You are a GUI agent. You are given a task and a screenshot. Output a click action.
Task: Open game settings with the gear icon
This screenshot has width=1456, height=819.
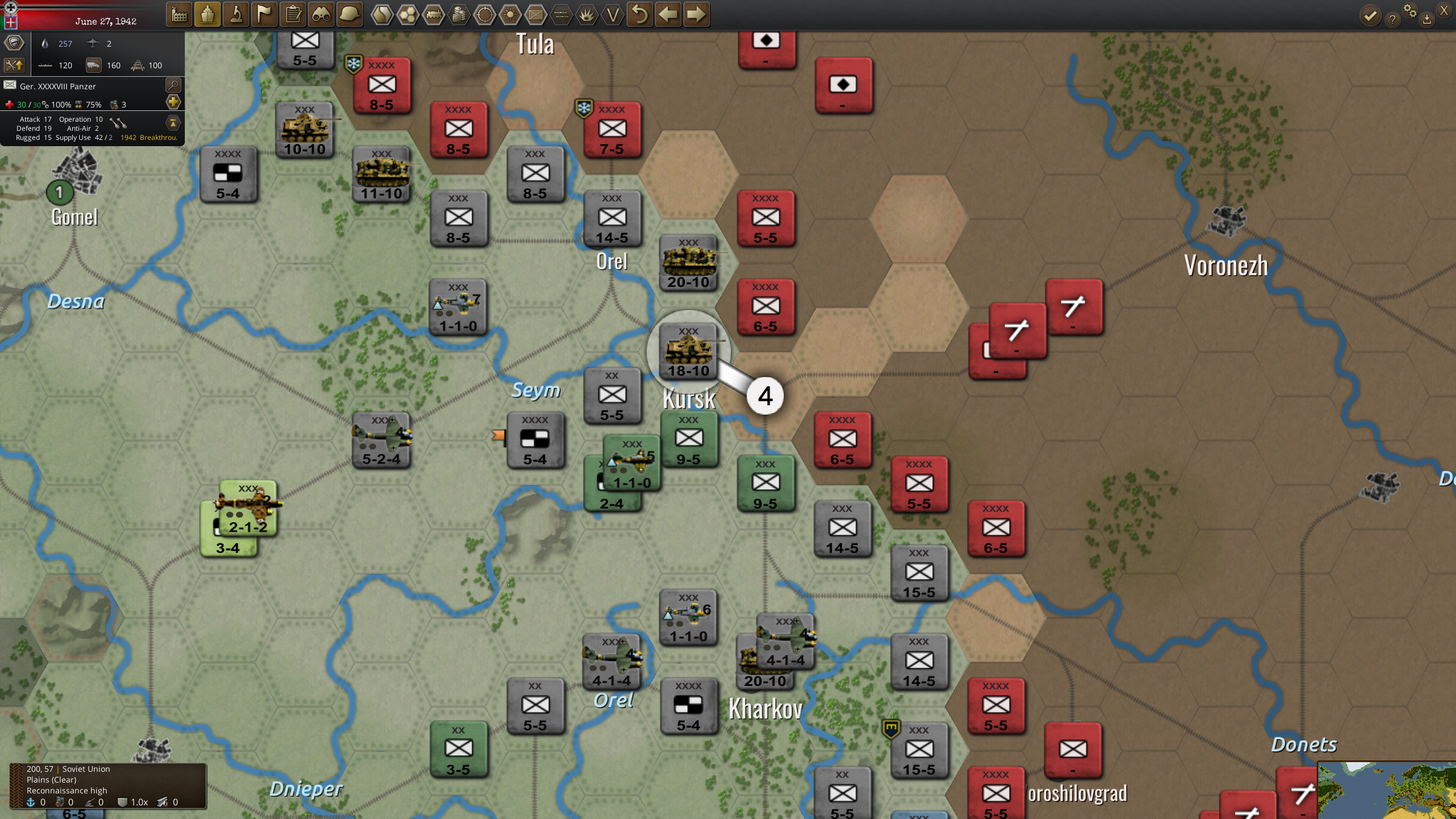(x=1410, y=10)
